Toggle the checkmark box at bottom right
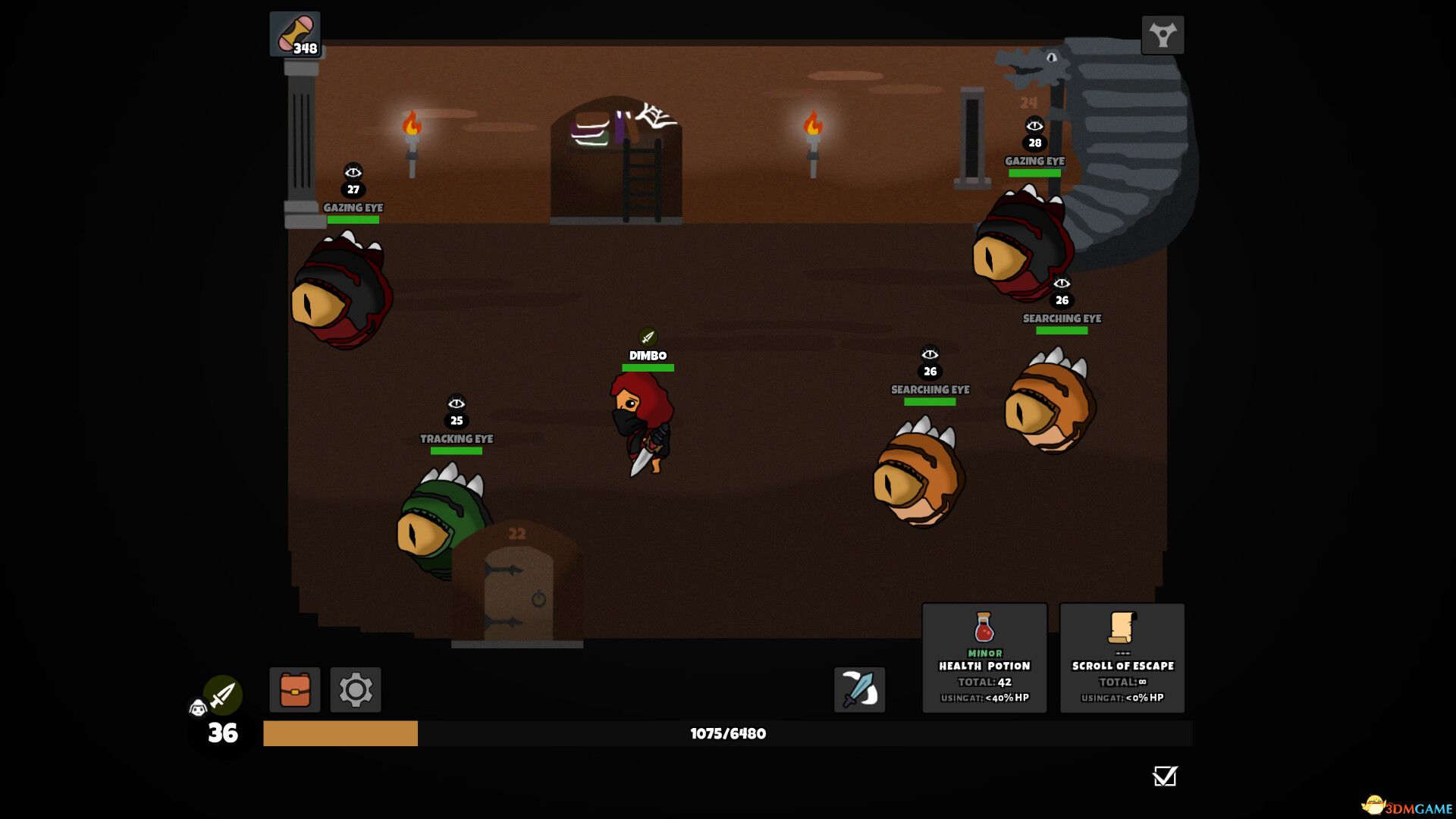Screen dimensions: 1456x819 1164,776
